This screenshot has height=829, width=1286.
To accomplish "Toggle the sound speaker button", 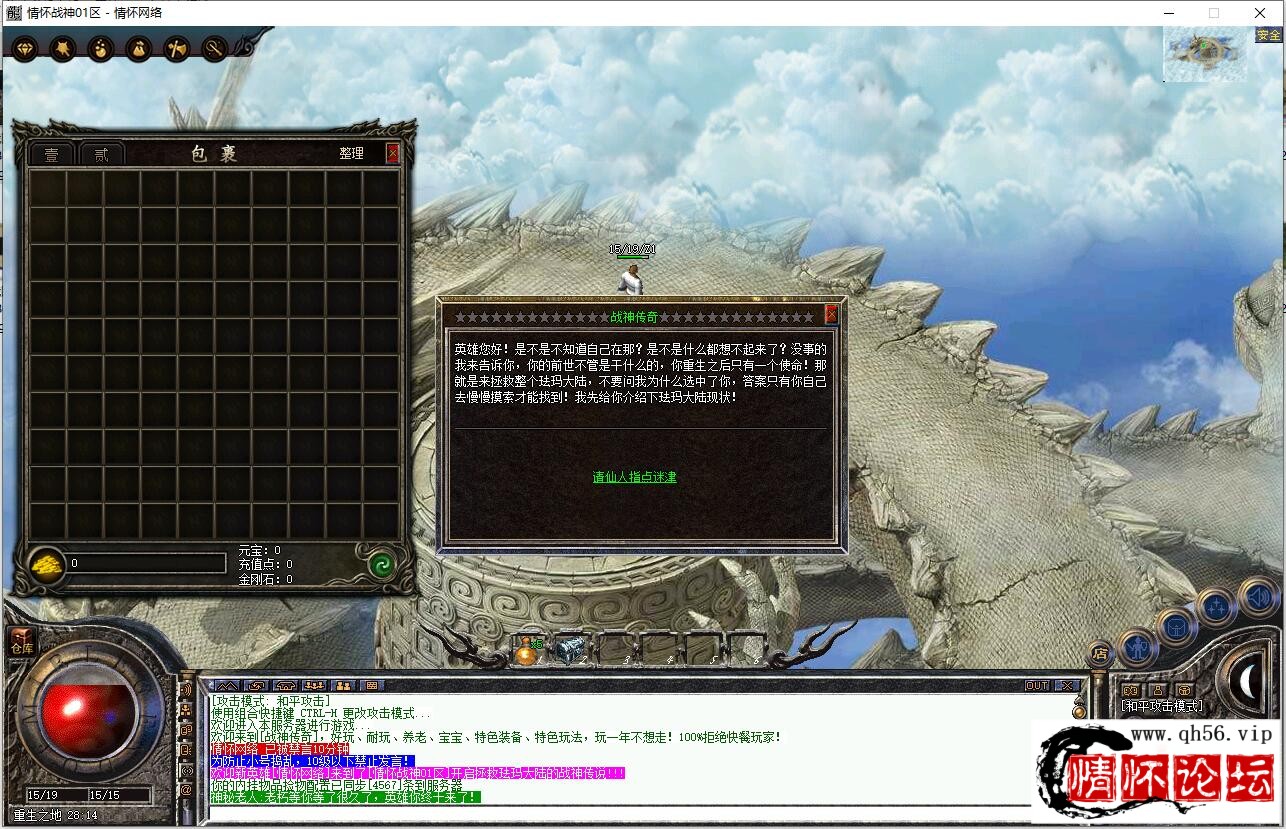I will click(1257, 597).
